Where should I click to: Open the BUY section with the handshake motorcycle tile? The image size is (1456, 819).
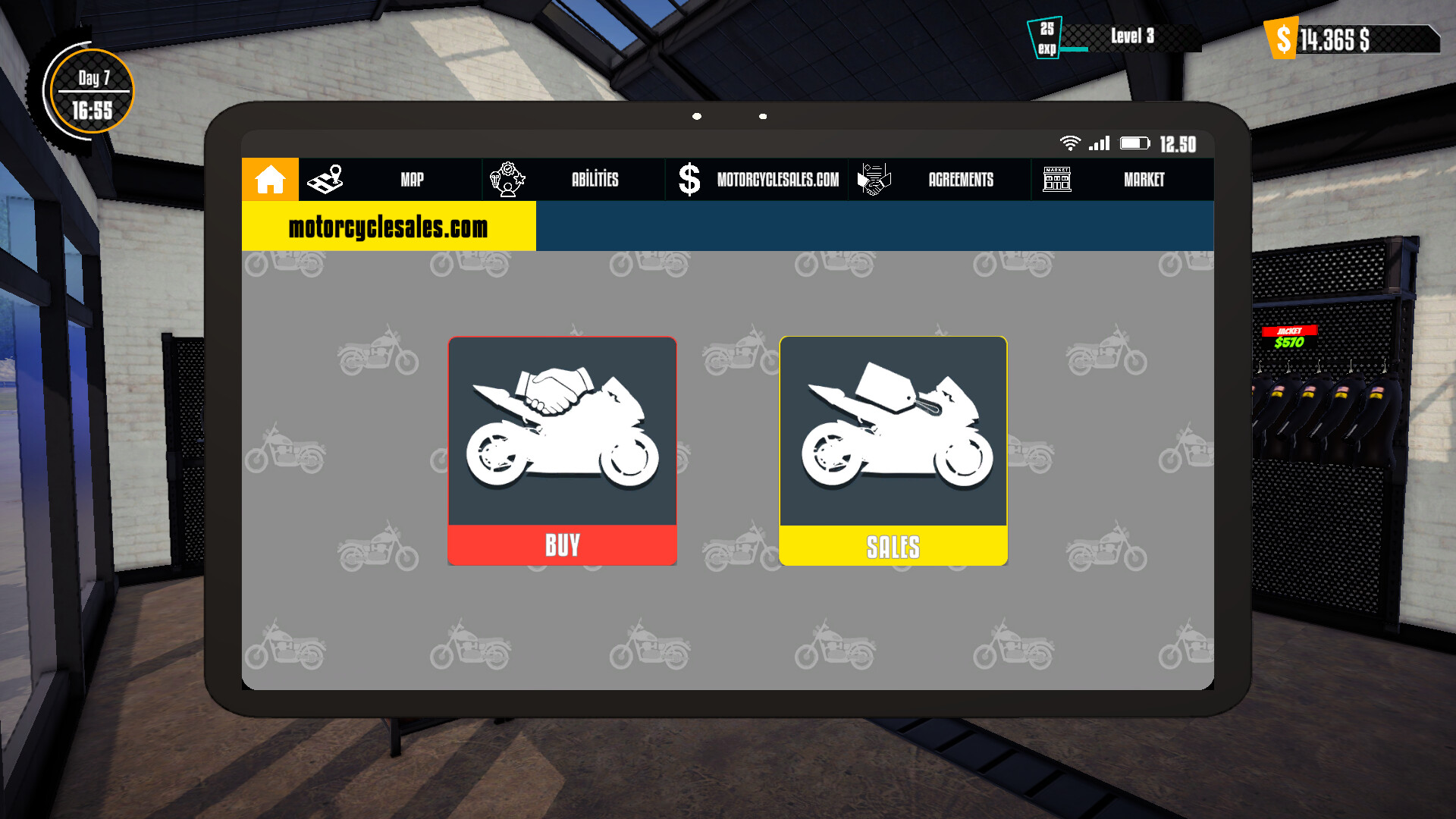point(562,450)
